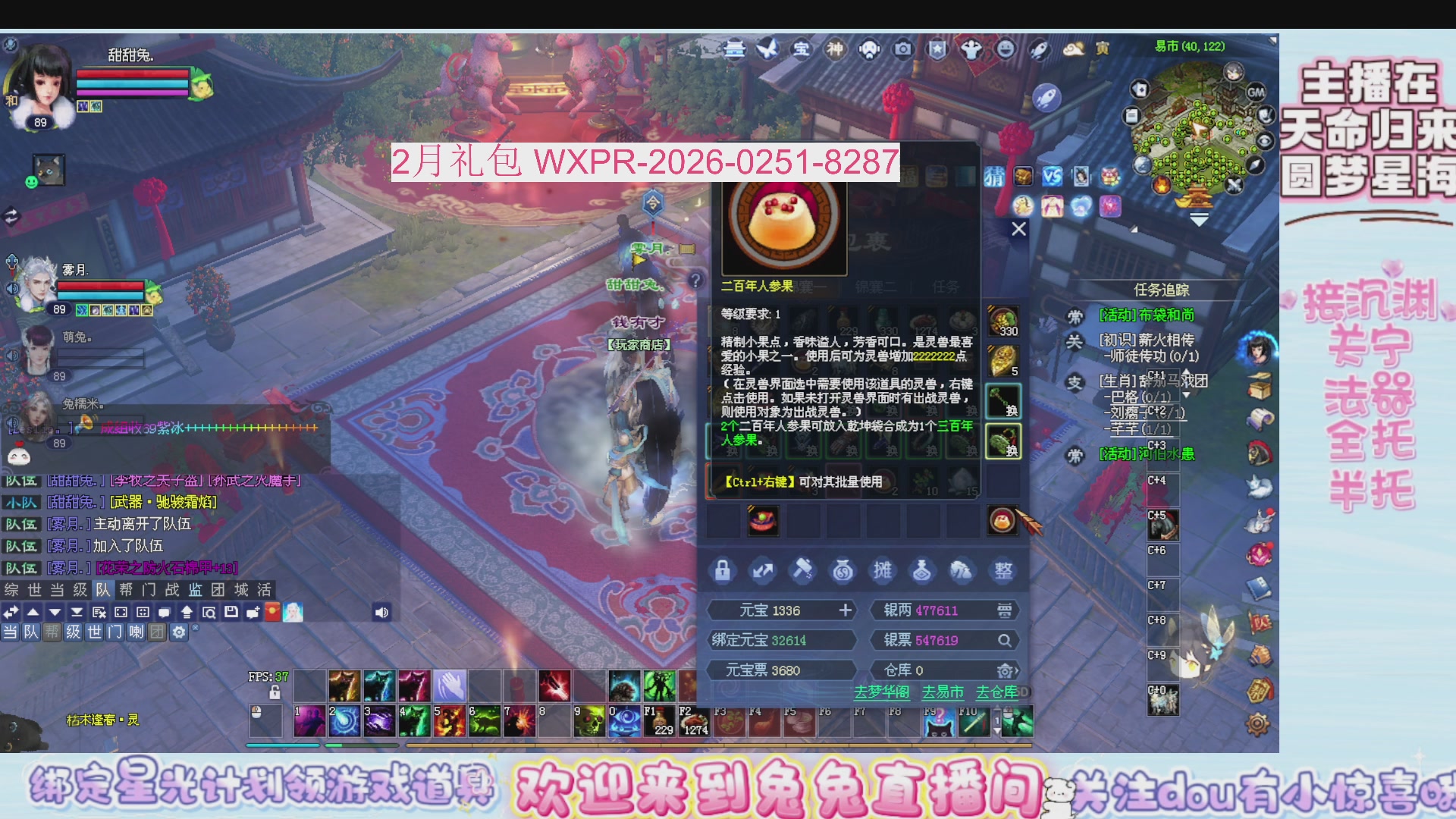Select the hammer repair icon in bag panel
Image resolution: width=1456 pixels, height=819 pixels.
click(802, 570)
